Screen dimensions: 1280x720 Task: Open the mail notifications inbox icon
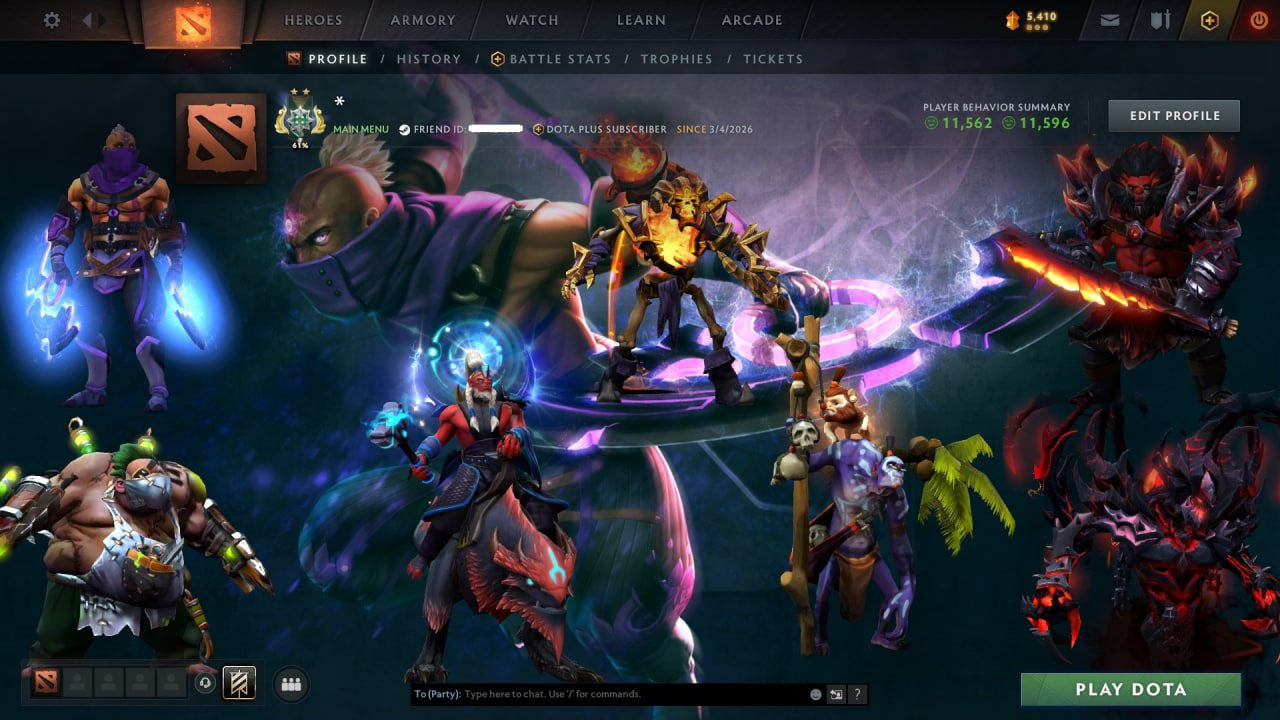[x=1109, y=19]
